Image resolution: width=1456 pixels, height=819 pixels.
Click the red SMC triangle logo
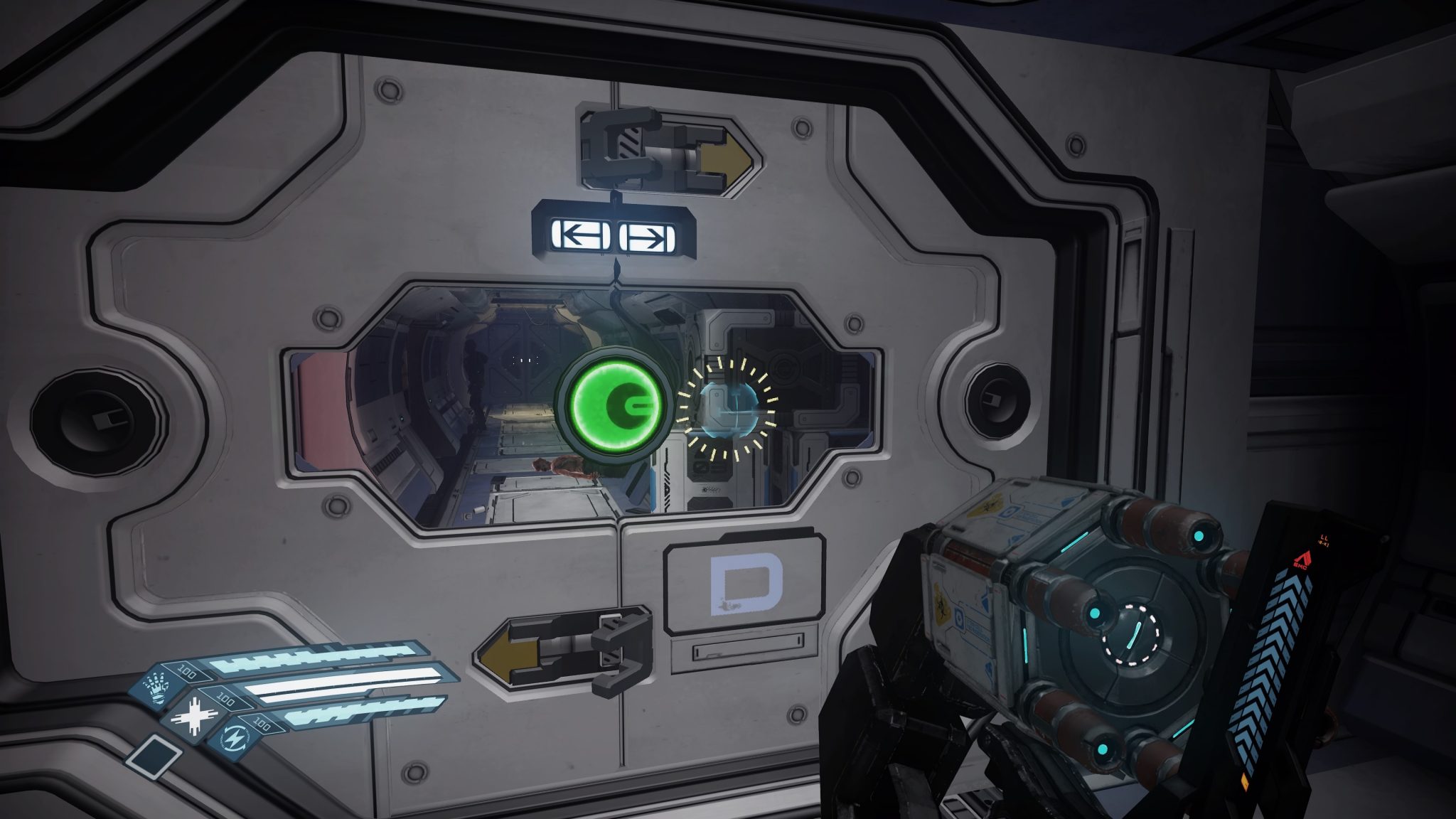point(1303,559)
